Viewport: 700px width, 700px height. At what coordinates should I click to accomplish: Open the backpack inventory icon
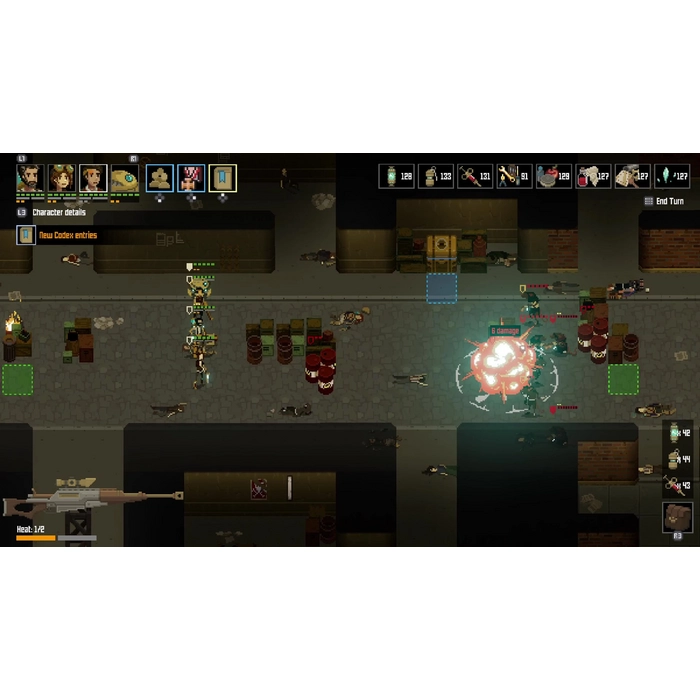click(677, 516)
